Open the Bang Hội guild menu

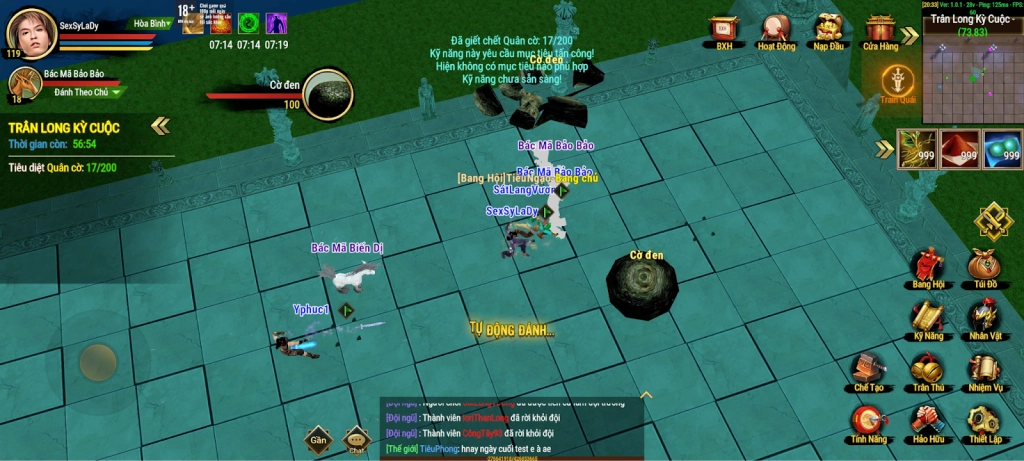tap(927, 268)
